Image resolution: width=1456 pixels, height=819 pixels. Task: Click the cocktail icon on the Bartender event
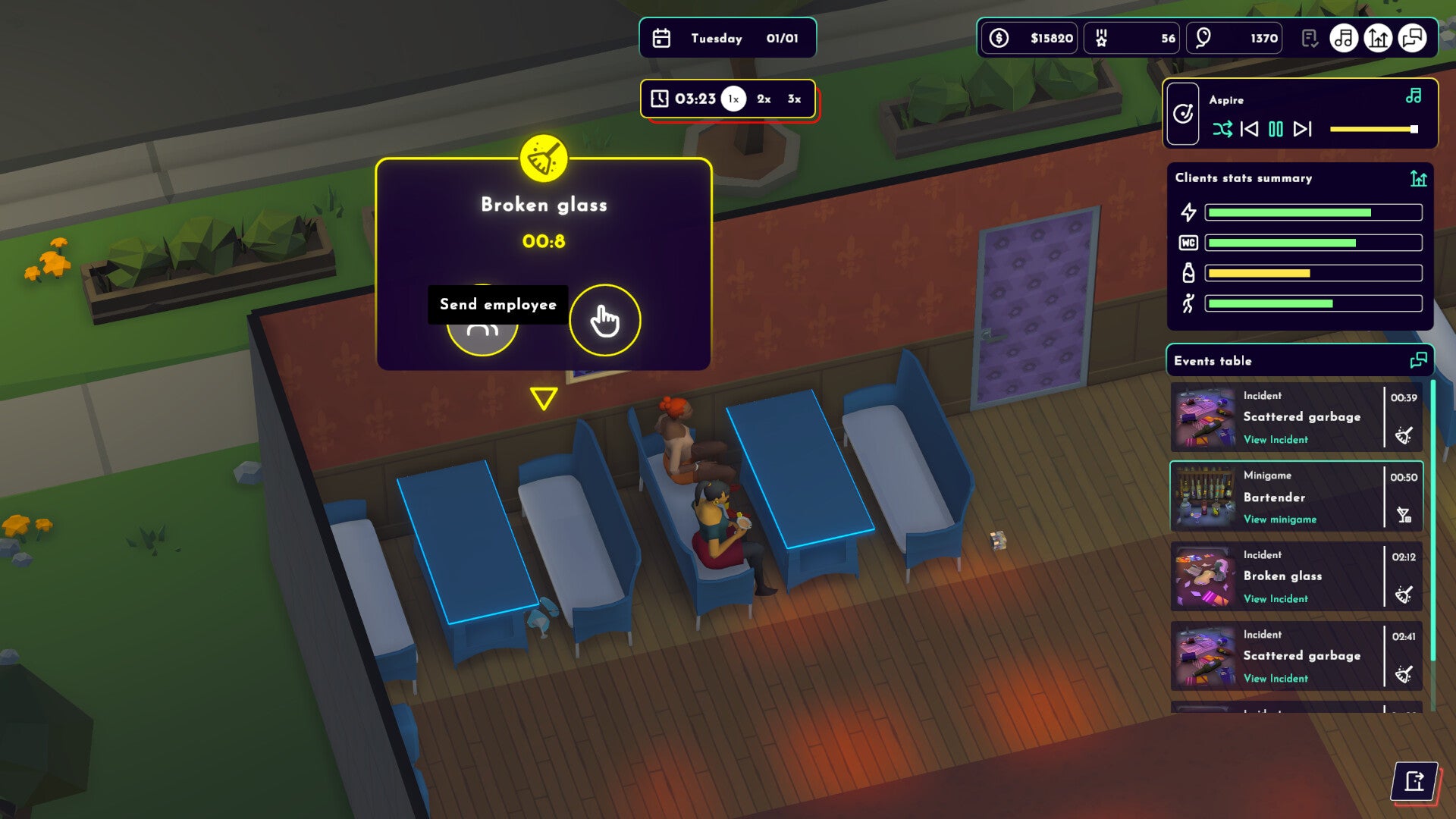[1404, 513]
